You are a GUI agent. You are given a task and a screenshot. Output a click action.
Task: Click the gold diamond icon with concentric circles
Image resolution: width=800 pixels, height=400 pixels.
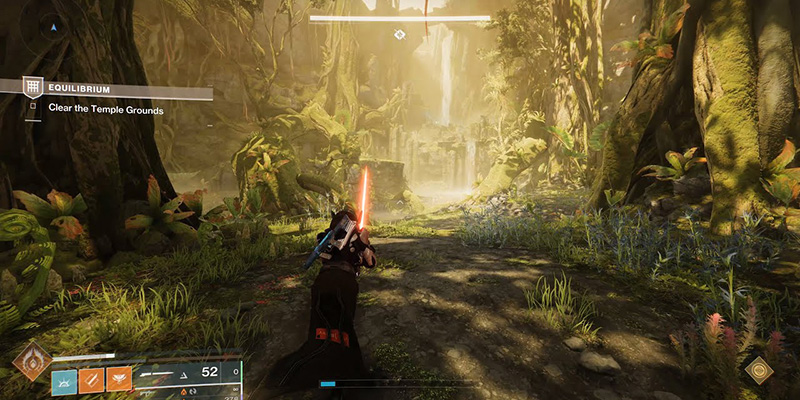[x=759, y=370]
